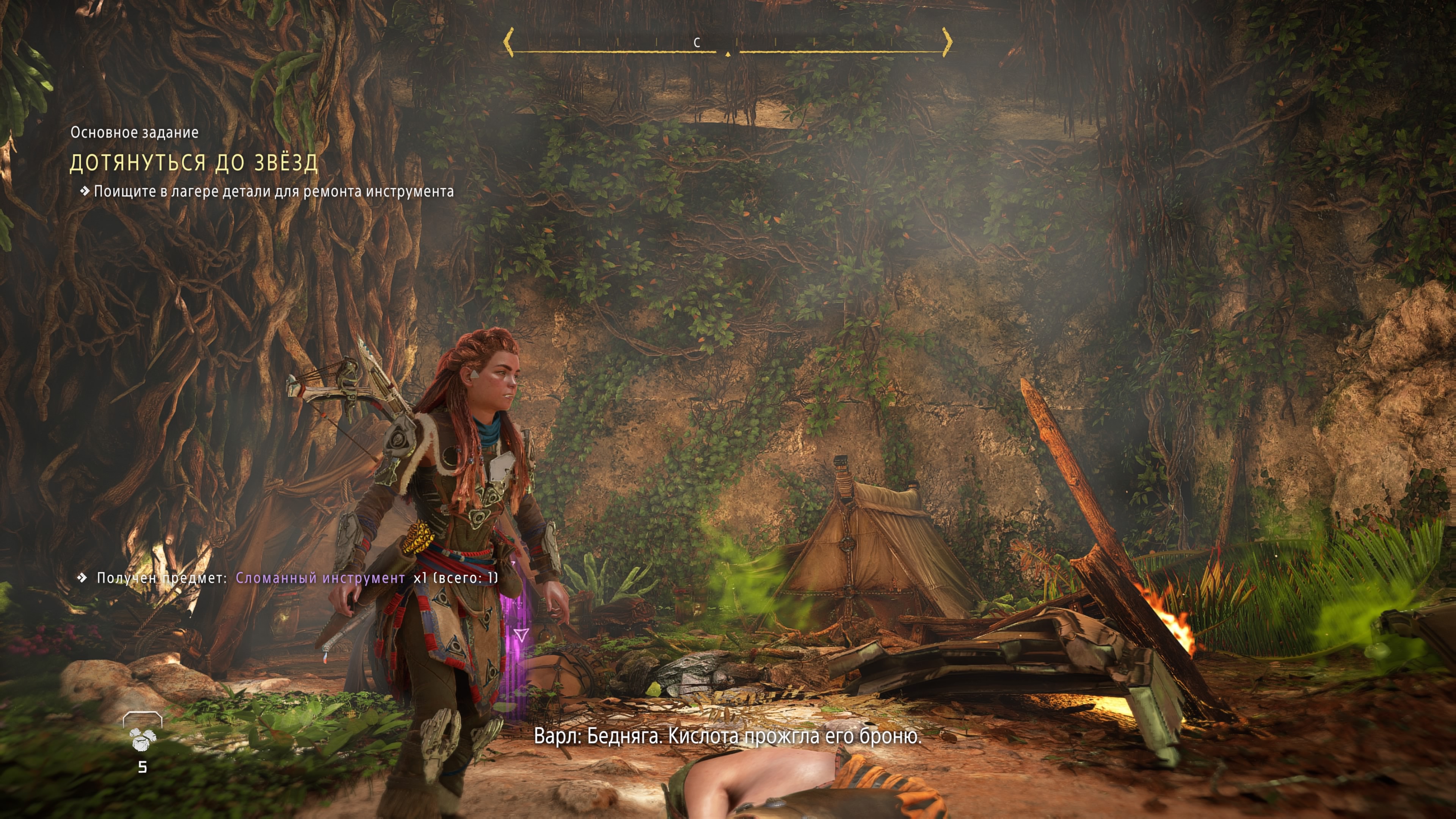Open the quest tracker titled «Дотянуться до звёзд»

194,163
